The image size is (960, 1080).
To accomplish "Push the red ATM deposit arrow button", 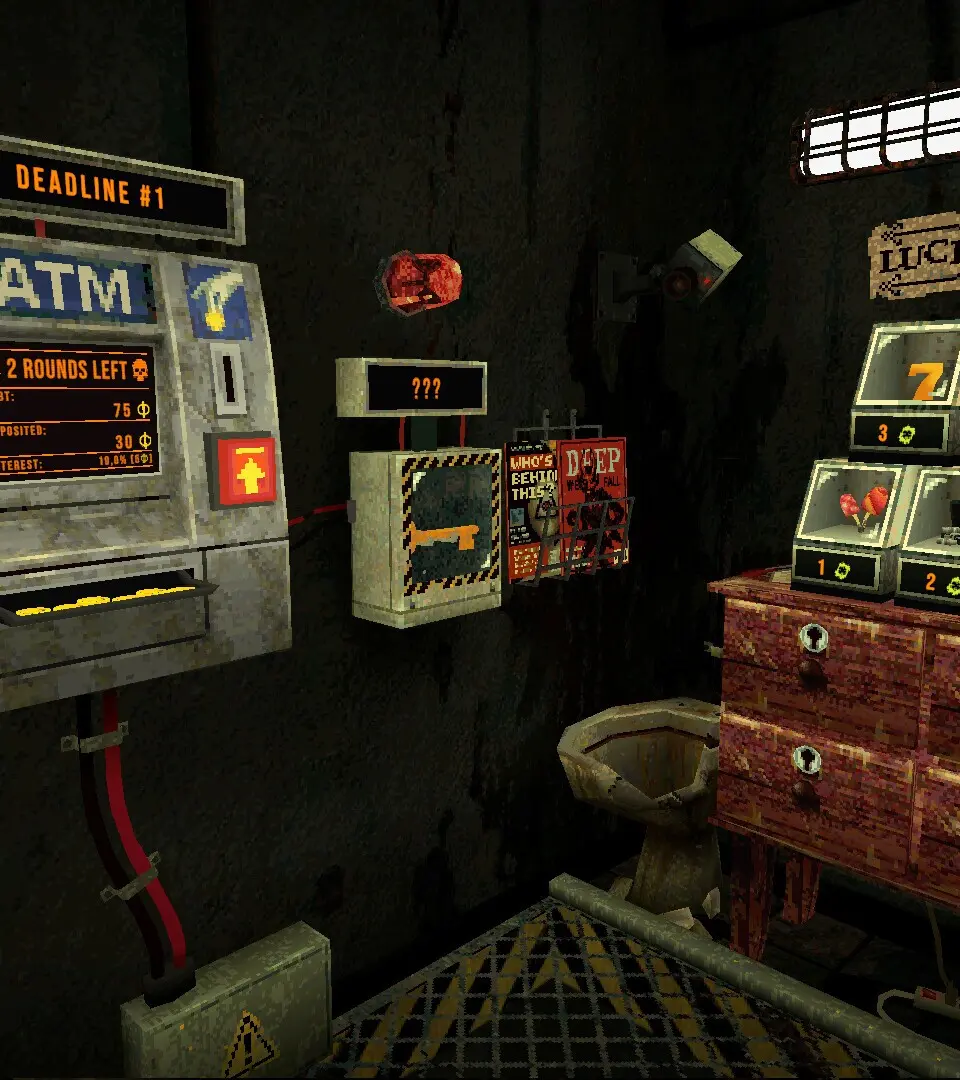I will 240,471.
